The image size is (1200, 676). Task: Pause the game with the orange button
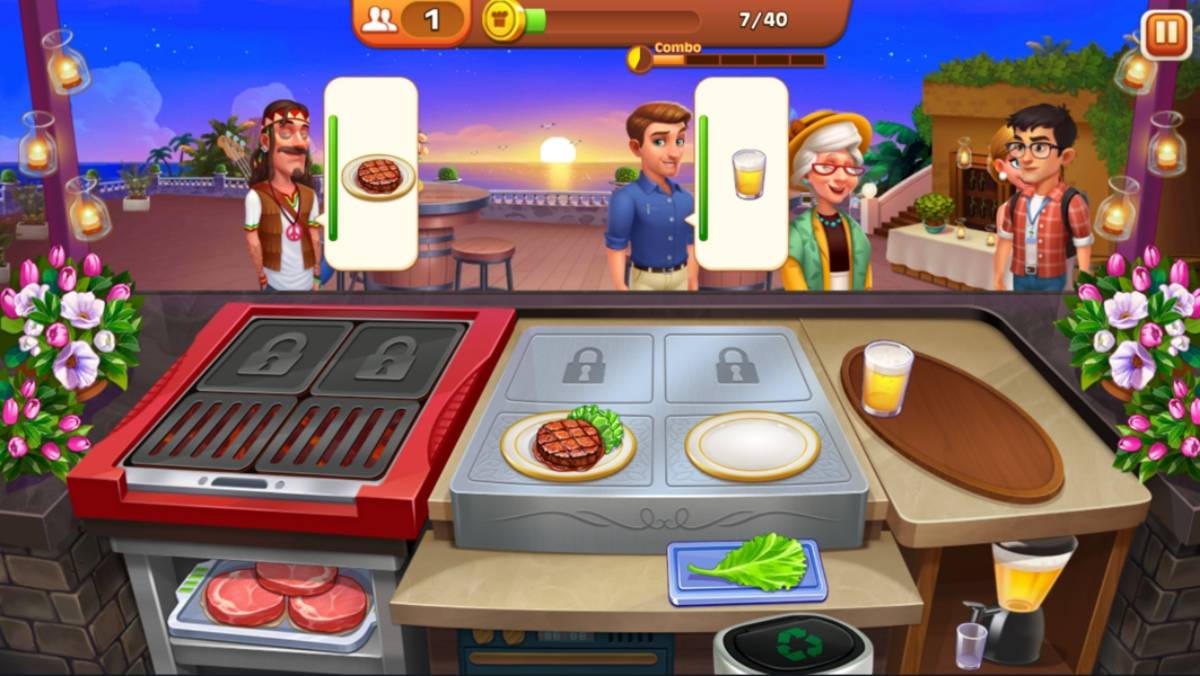[x=1165, y=35]
